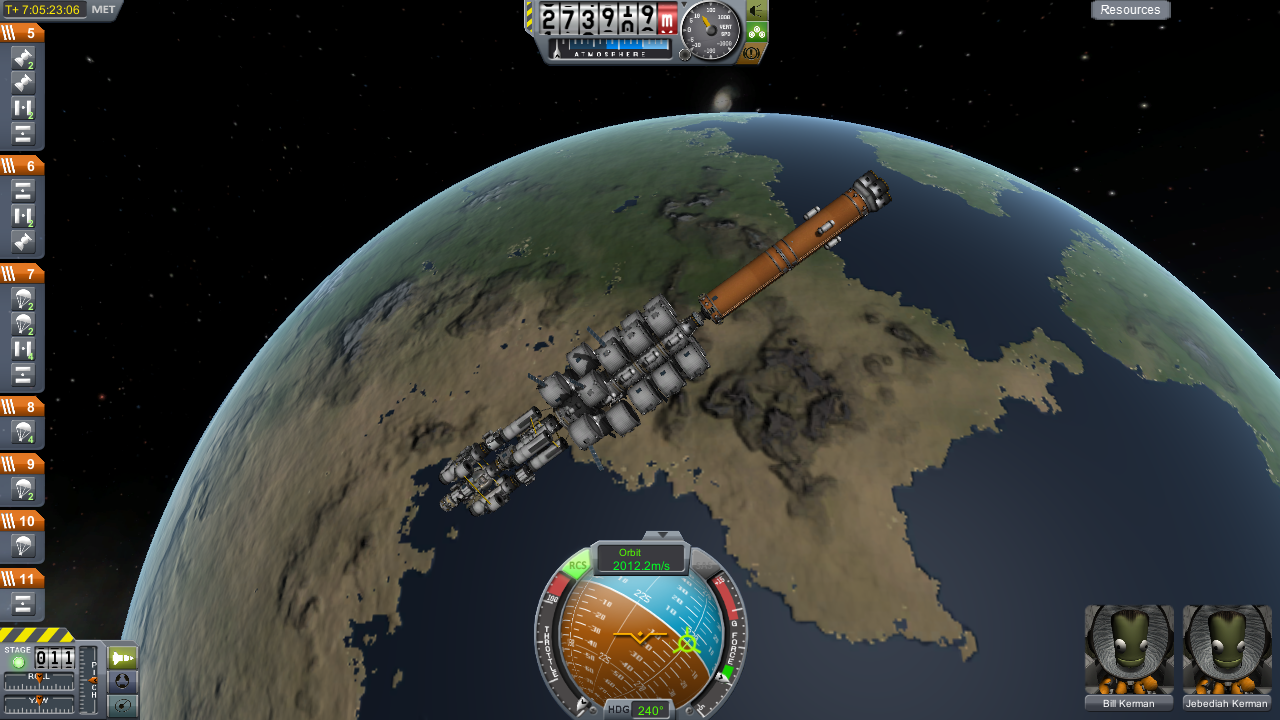Collapse the navball using its top arrow
The width and height of the screenshot is (1280, 720).
[662, 536]
